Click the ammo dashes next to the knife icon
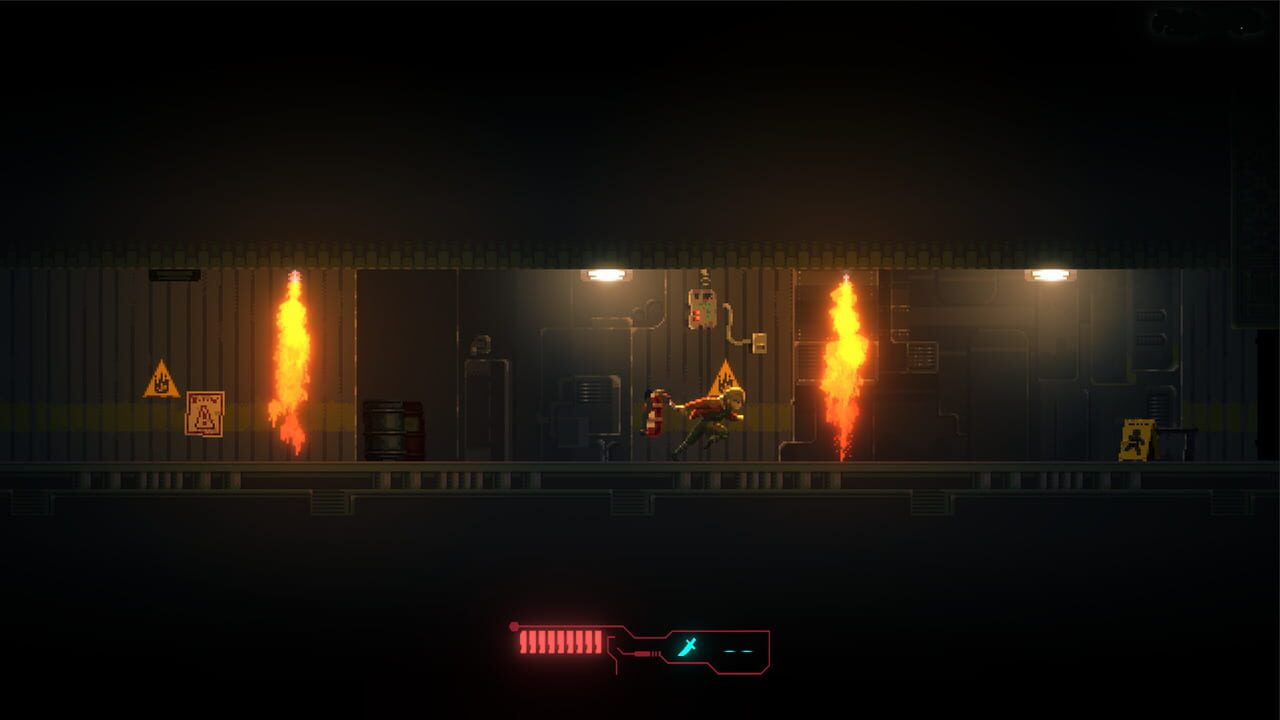1280x720 pixels. (x=739, y=651)
